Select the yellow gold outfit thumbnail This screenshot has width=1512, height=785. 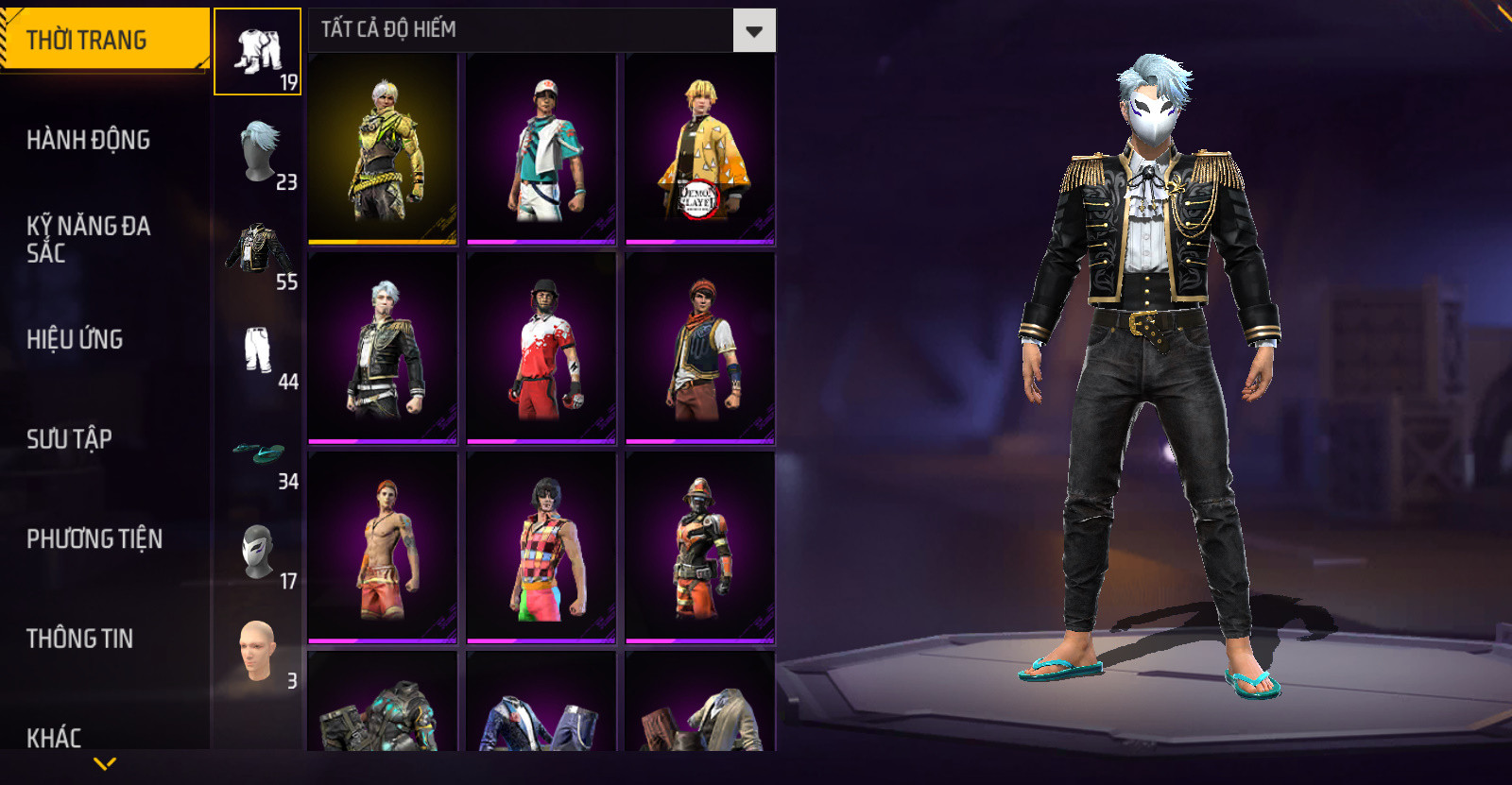coord(383,148)
